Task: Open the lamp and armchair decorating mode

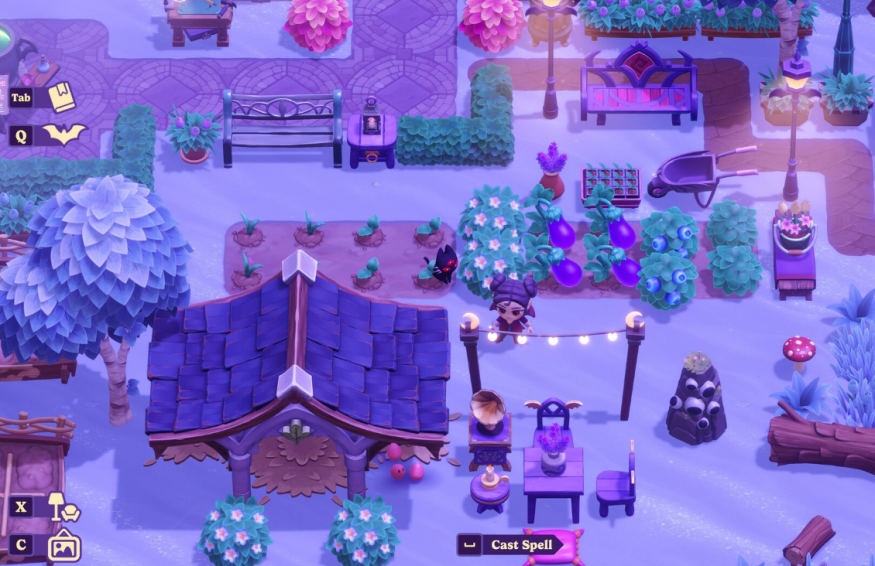Action: [63, 507]
